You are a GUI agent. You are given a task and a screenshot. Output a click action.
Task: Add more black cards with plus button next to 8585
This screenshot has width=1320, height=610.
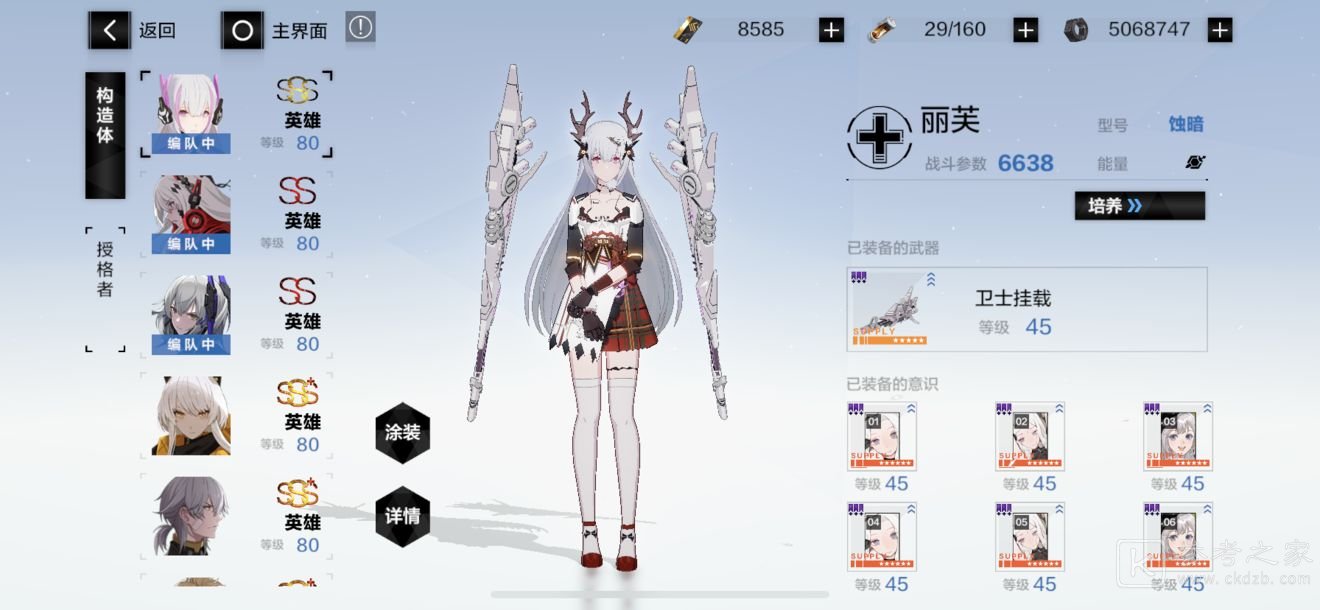tap(831, 30)
